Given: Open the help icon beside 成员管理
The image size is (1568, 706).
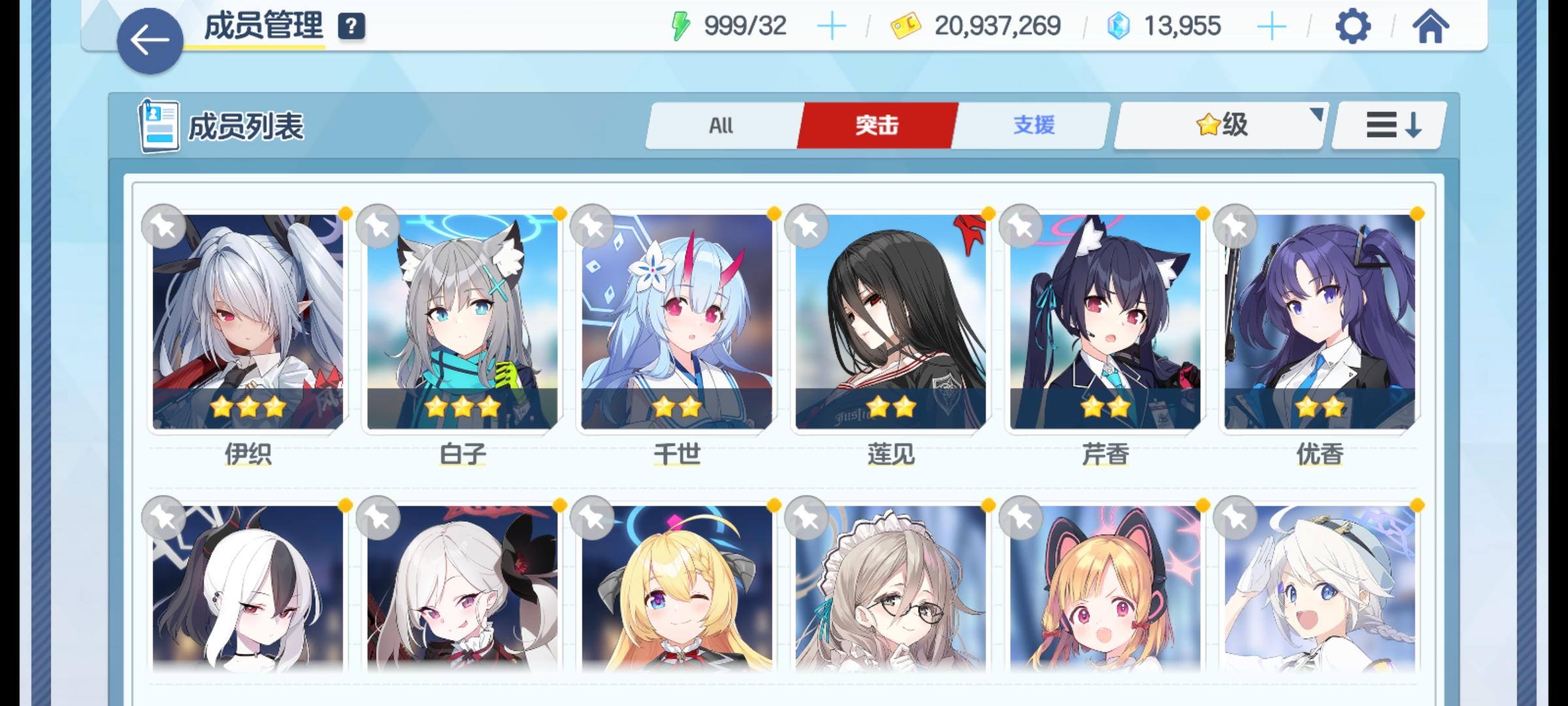Looking at the screenshot, I should pos(350,27).
